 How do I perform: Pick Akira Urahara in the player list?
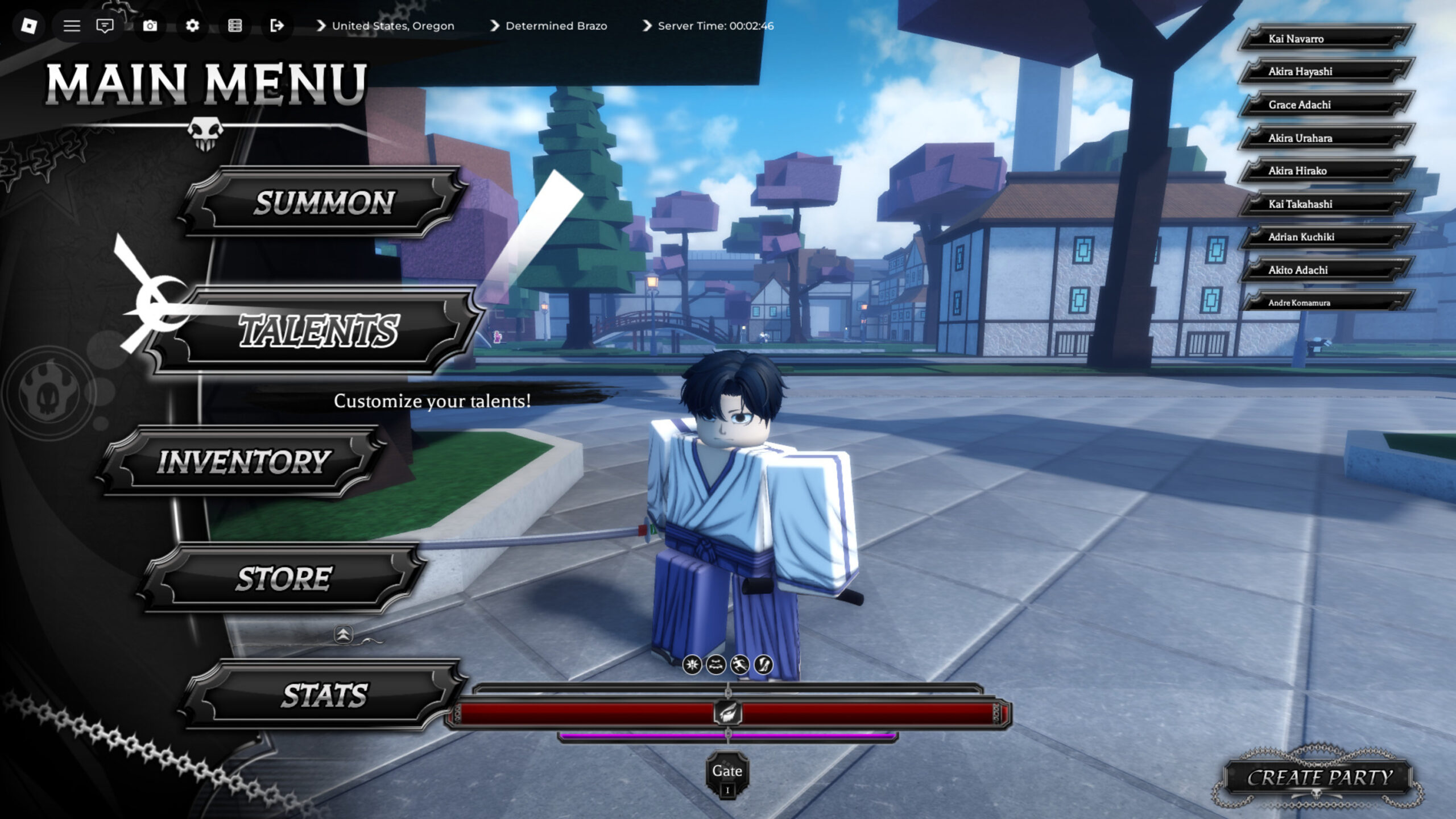pyautogui.click(x=1325, y=138)
